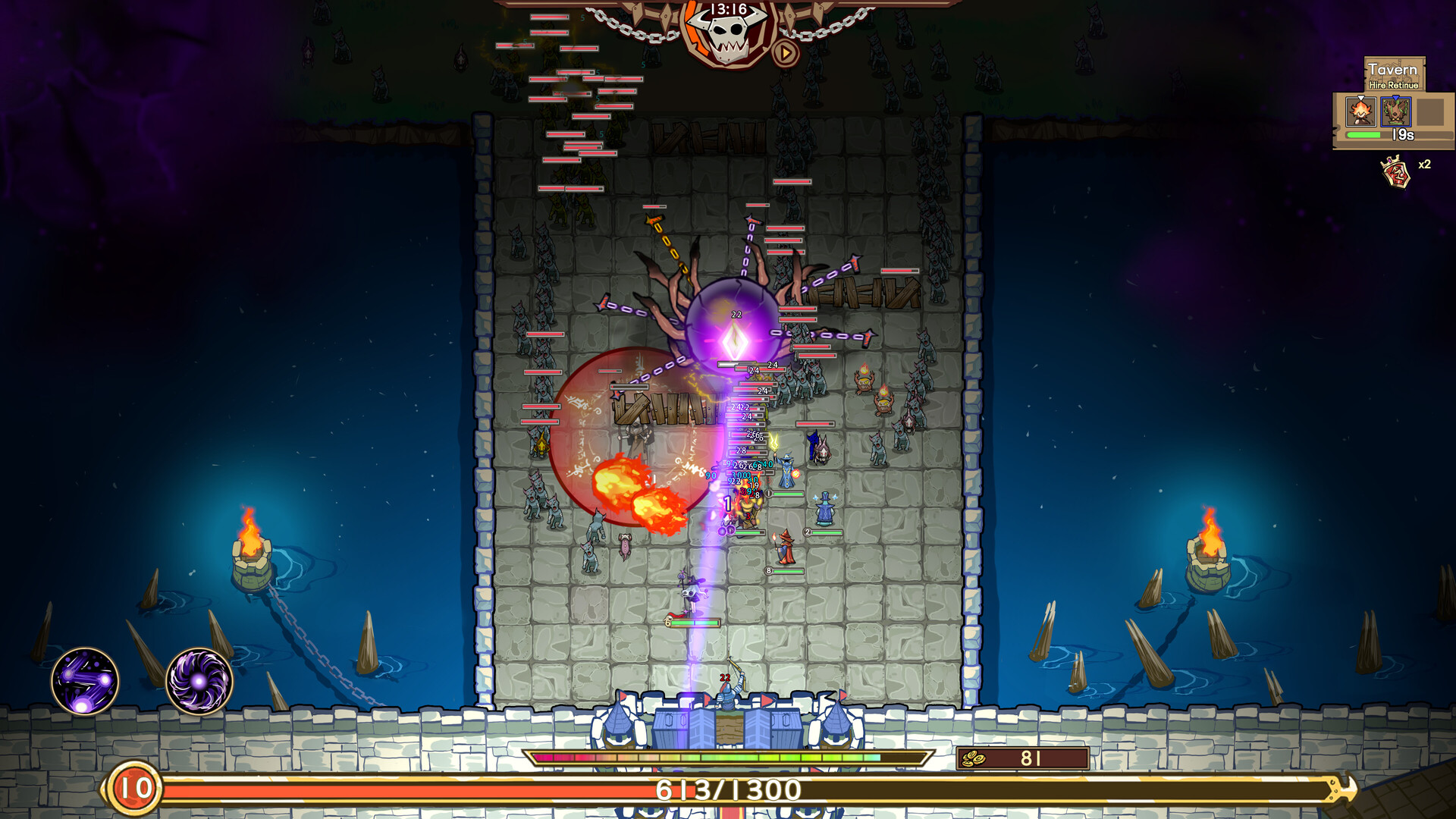1456x819 pixels.
Task: Click the Hire Retinue header in the Tavern panel
Action: [1394, 85]
